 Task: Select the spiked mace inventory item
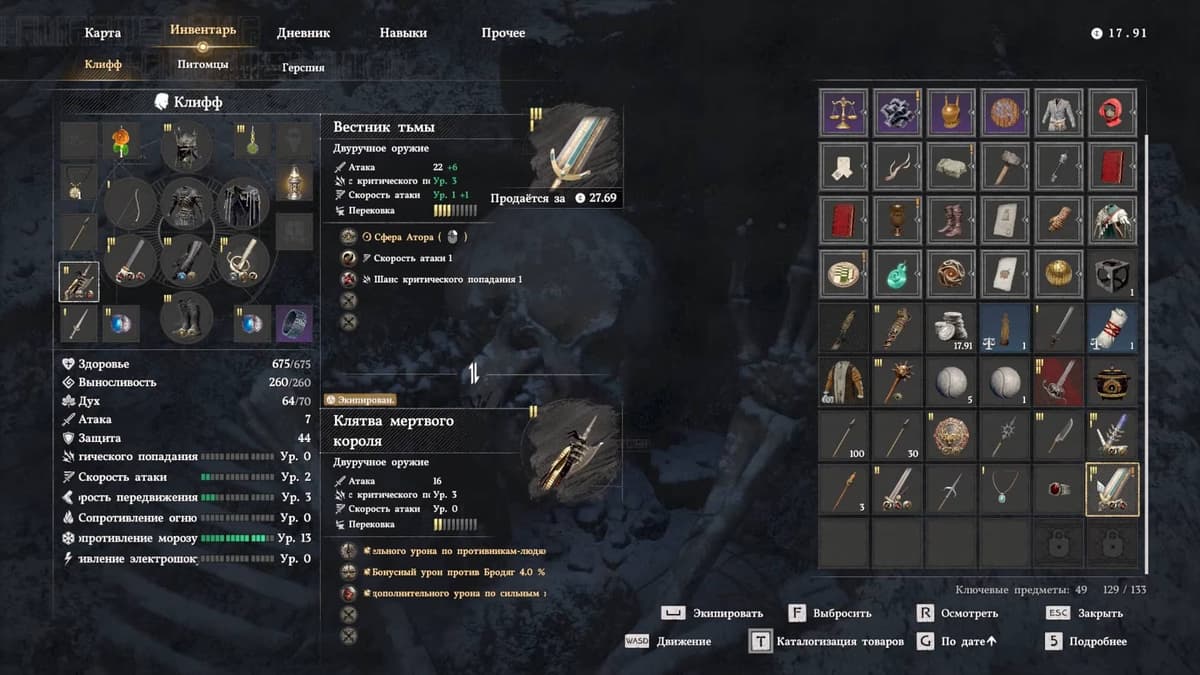[x=898, y=381]
